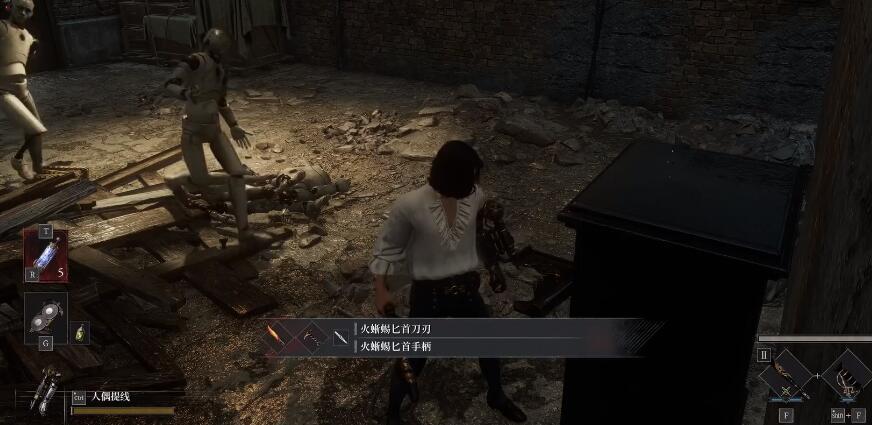The width and height of the screenshot is (872, 425).
Task: Select the round grinder item slot
Action: point(46,316)
